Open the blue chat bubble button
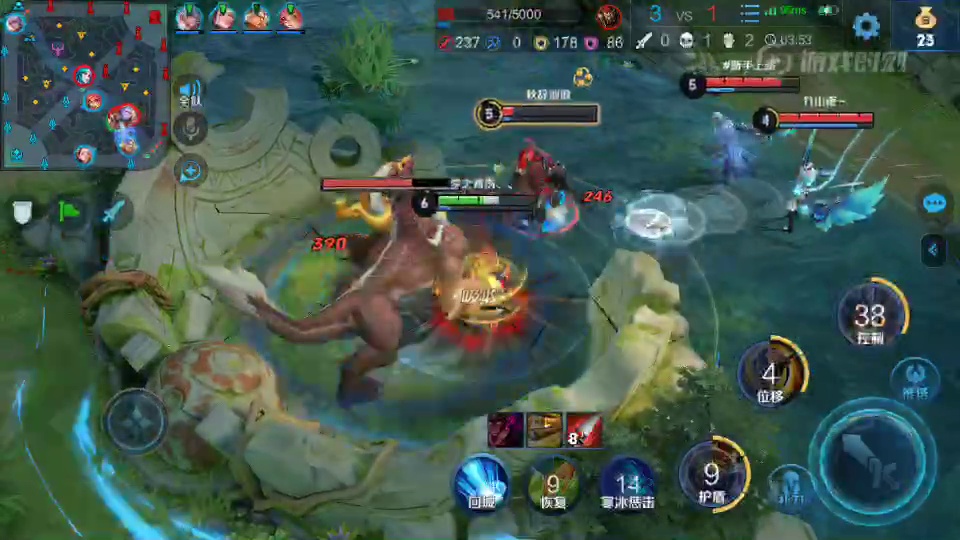Image resolution: width=960 pixels, height=540 pixels. pos(935,203)
